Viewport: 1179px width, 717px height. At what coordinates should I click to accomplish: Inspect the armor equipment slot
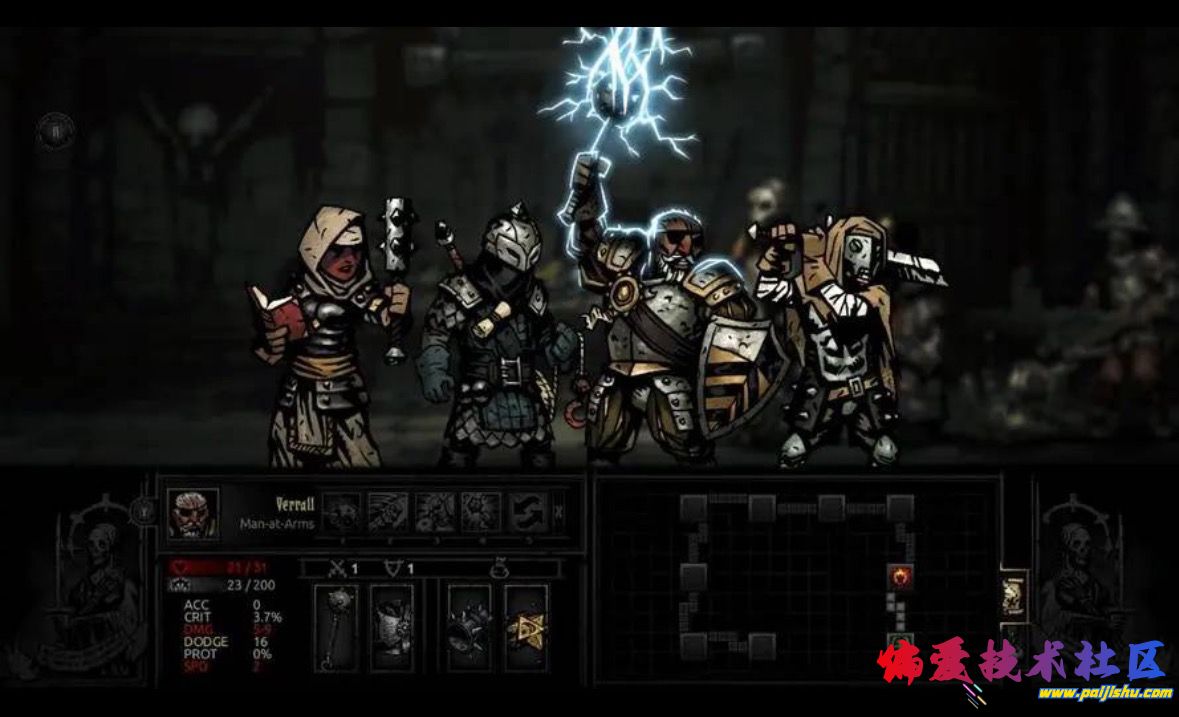[392, 628]
